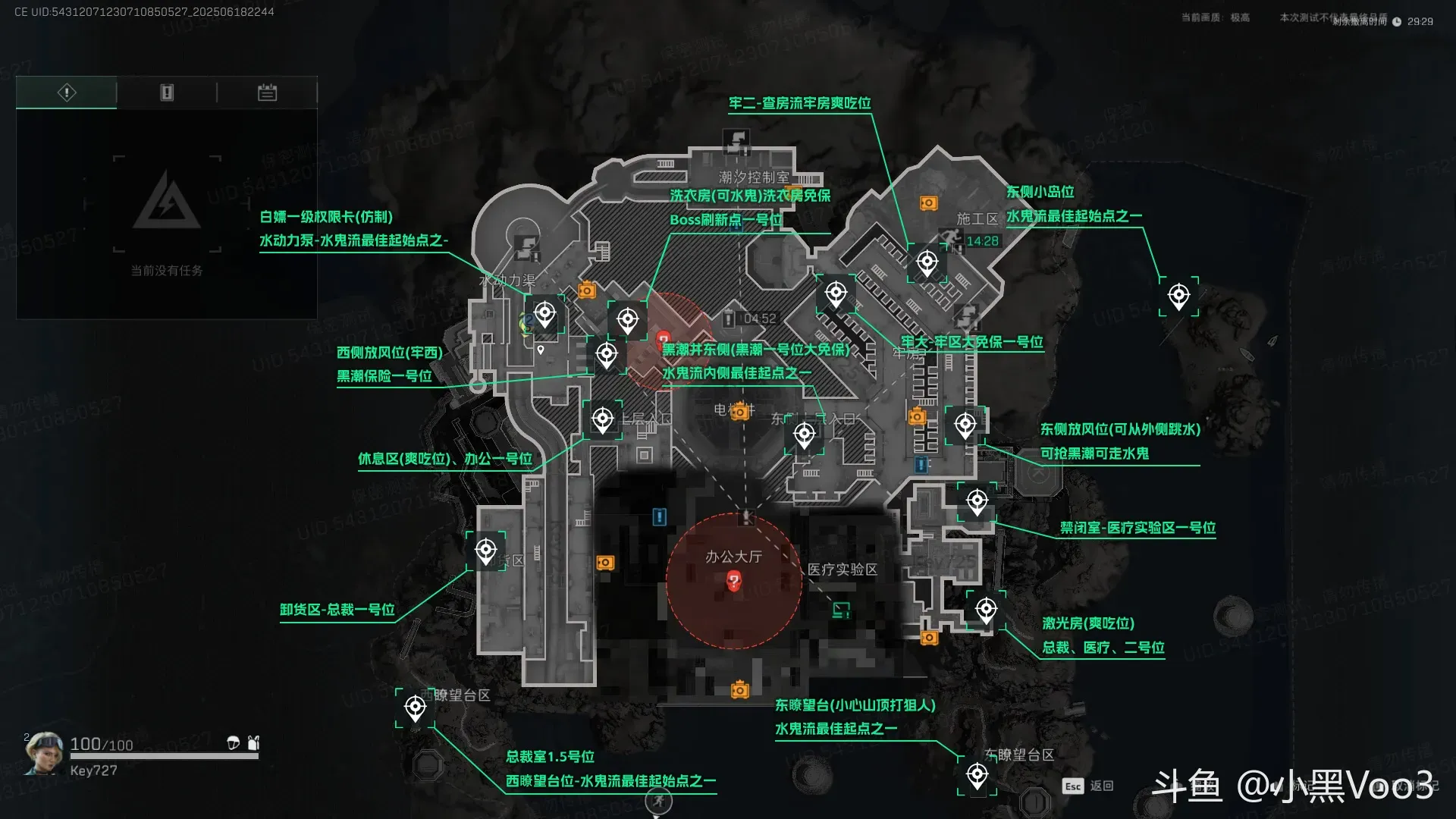The width and height of the screenshot is (1456, 819).
Task: Choose the pin linked to 激光房 label
Action: [x=986, y=609]
